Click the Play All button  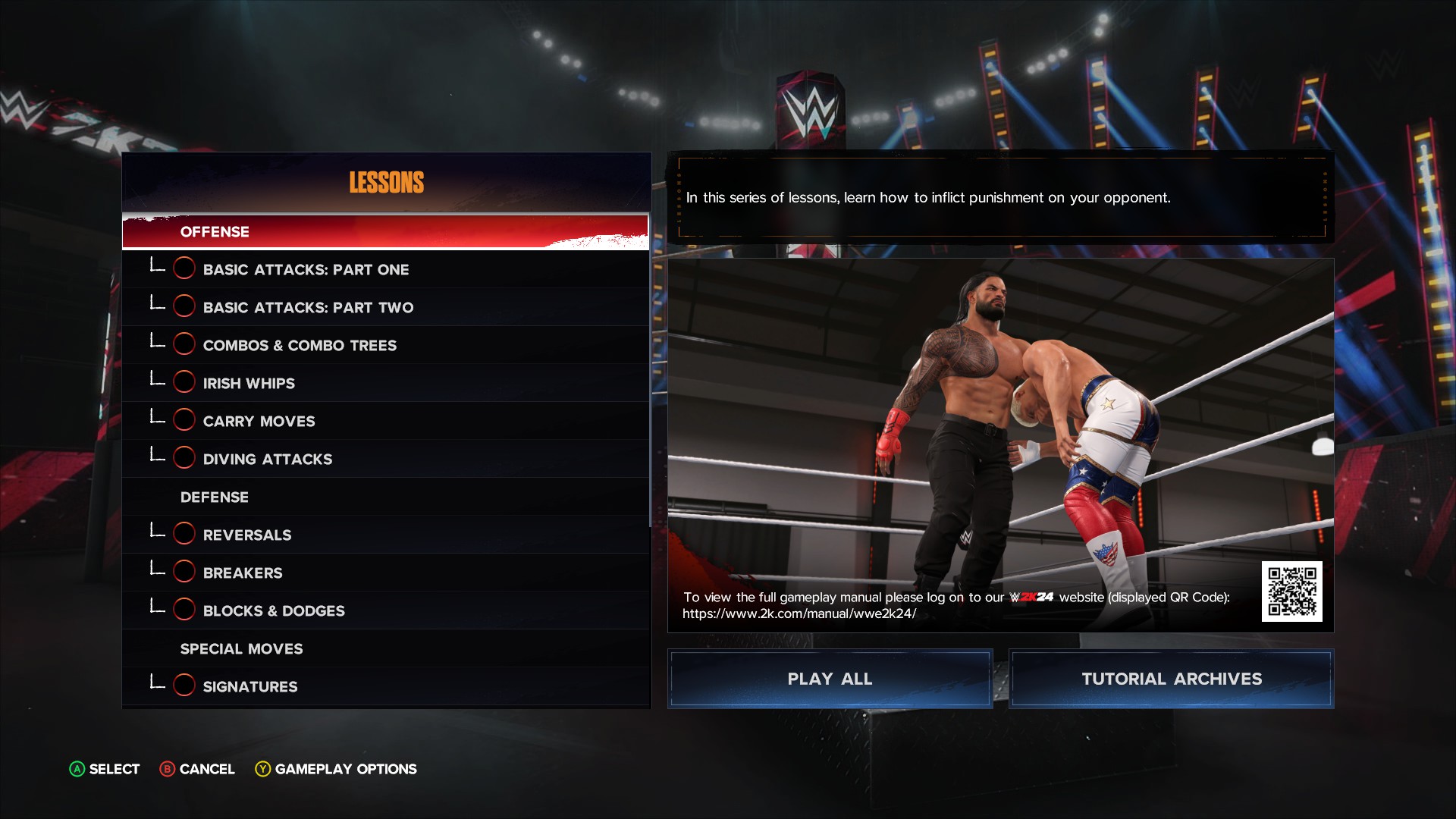[830, 679]
